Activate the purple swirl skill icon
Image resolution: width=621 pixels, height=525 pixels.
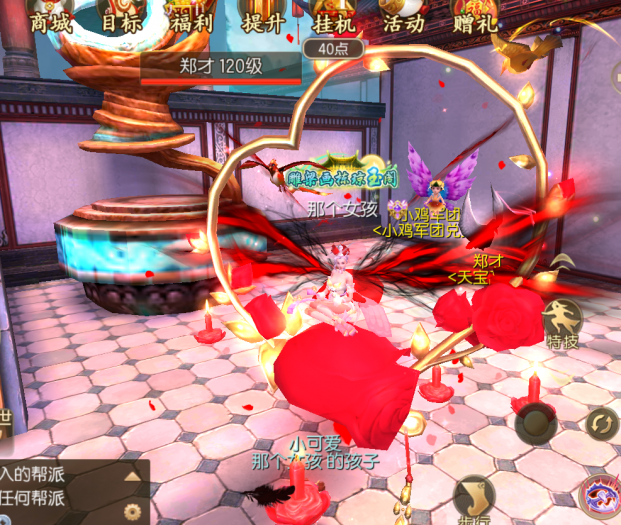[602, 496]
